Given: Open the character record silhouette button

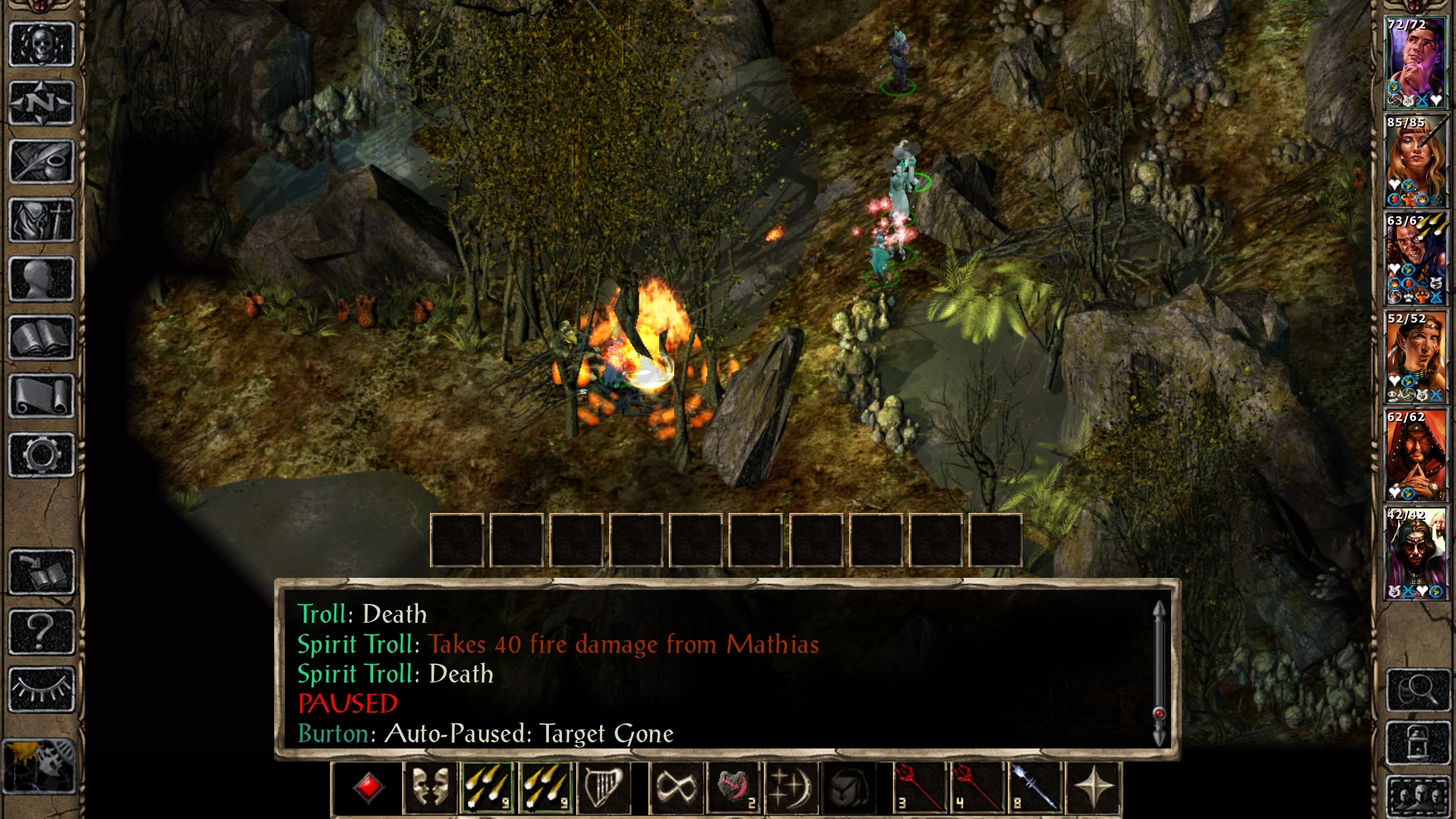Looking at the screenshot, I should [42, 279].
